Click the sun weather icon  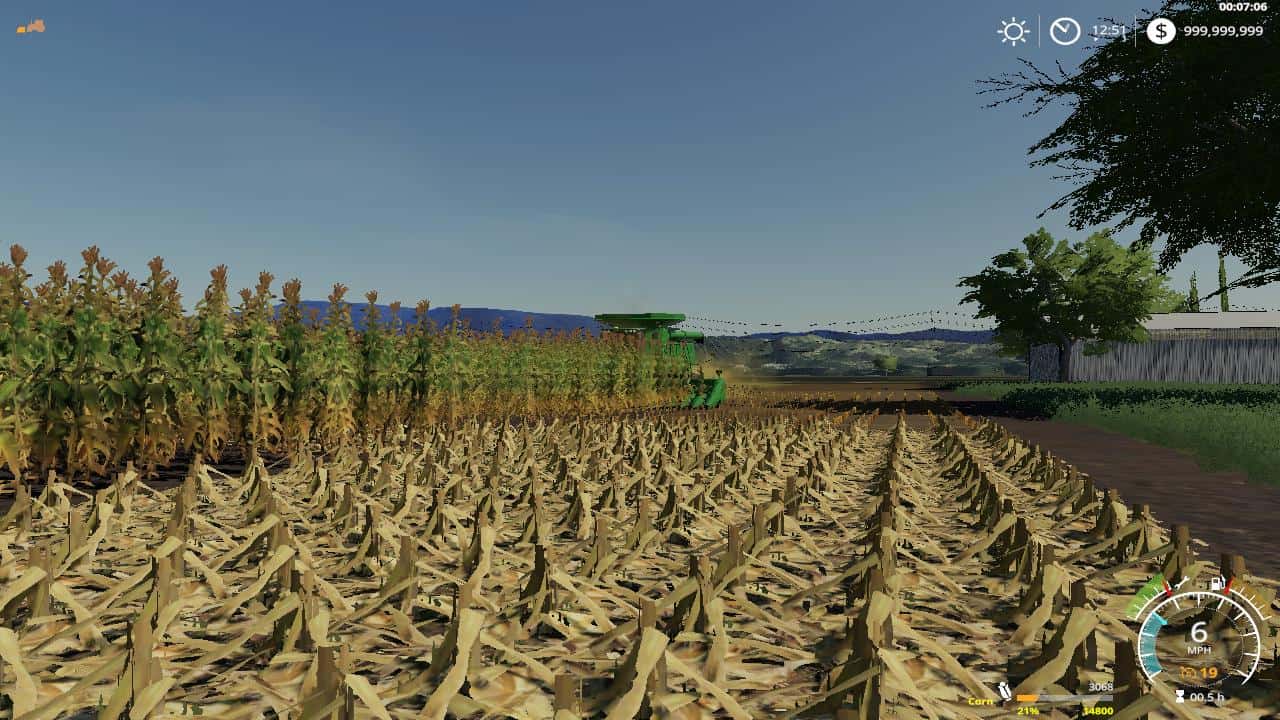[1013, 32]
